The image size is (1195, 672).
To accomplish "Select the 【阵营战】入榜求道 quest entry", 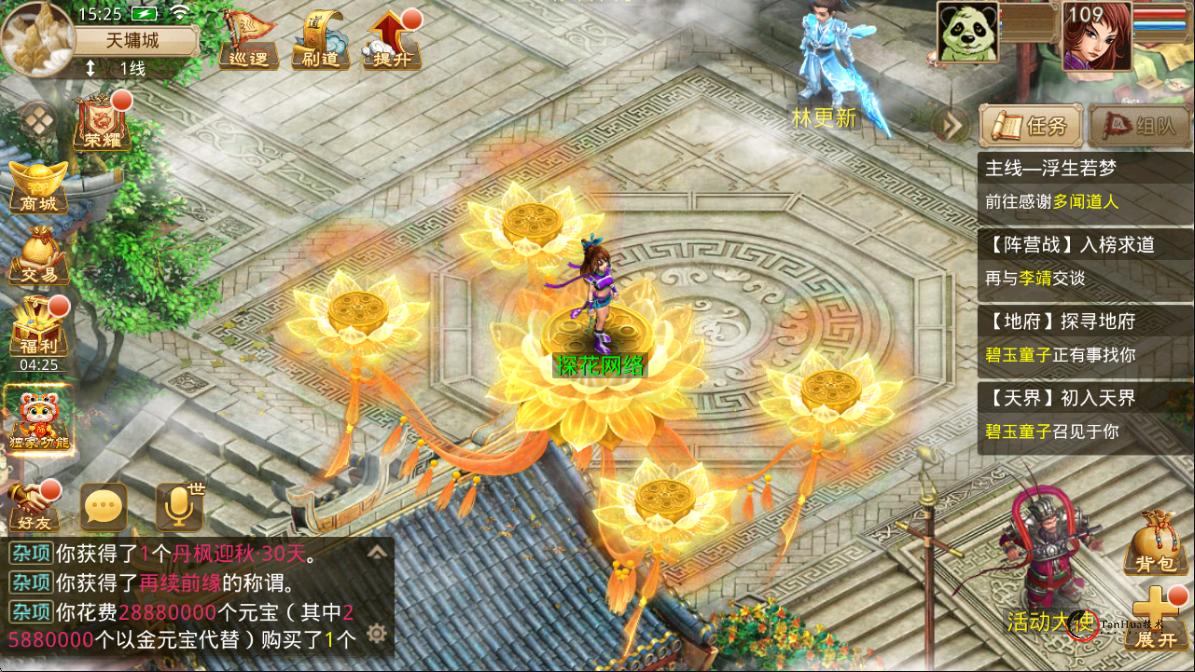I will coord(1084,261).
